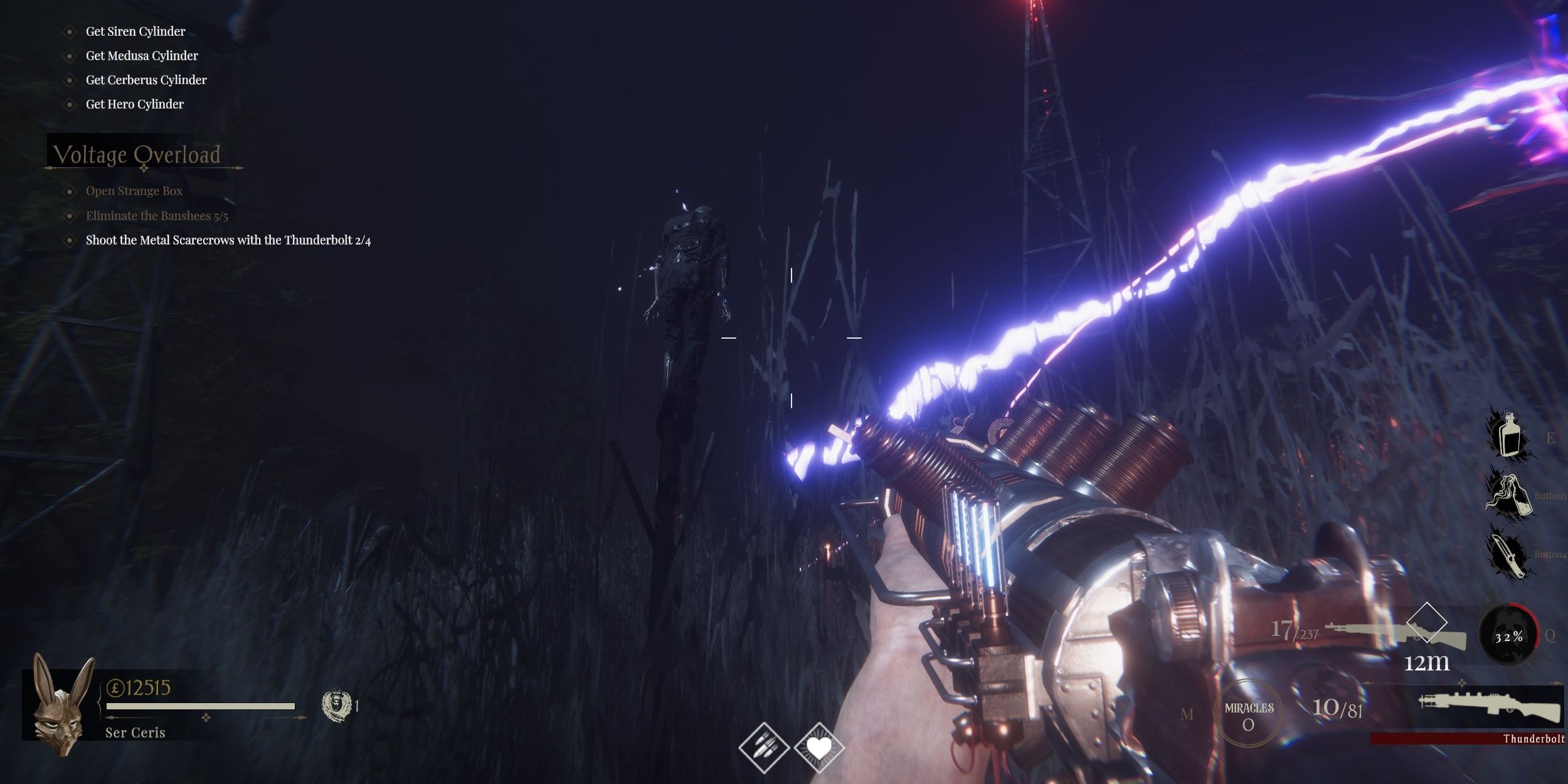The image size is (1568, 784).
Task: Open the Voltage Overload quest header
Action: 137,154
